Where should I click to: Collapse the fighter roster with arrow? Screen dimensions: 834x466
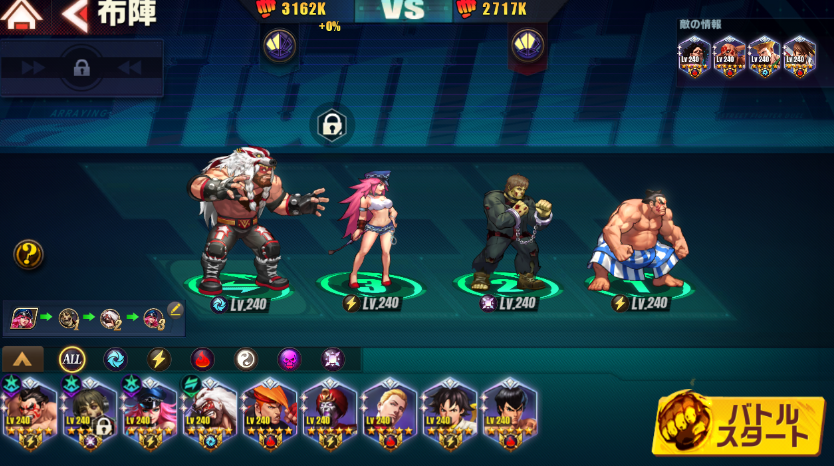tap(23, 359)
